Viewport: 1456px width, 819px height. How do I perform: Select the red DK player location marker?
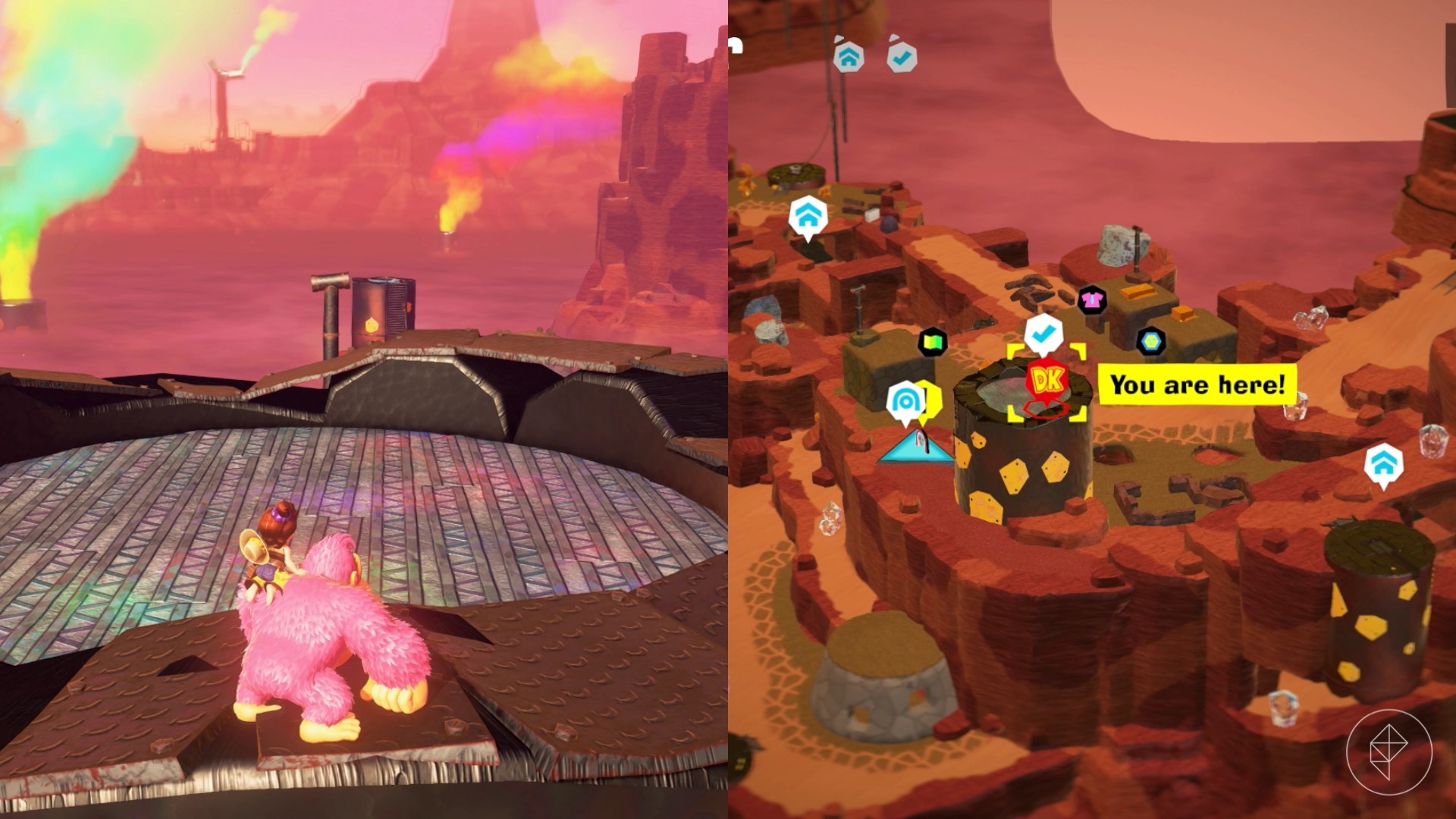[x=1047, y=381]
